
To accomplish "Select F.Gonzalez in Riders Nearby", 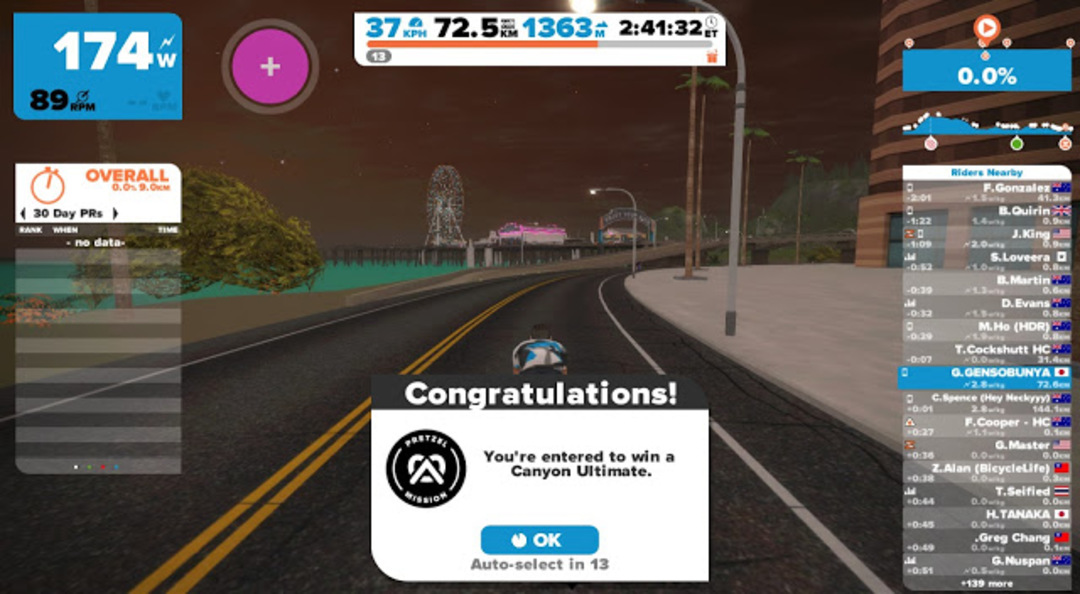I will (x=987, y=192).
